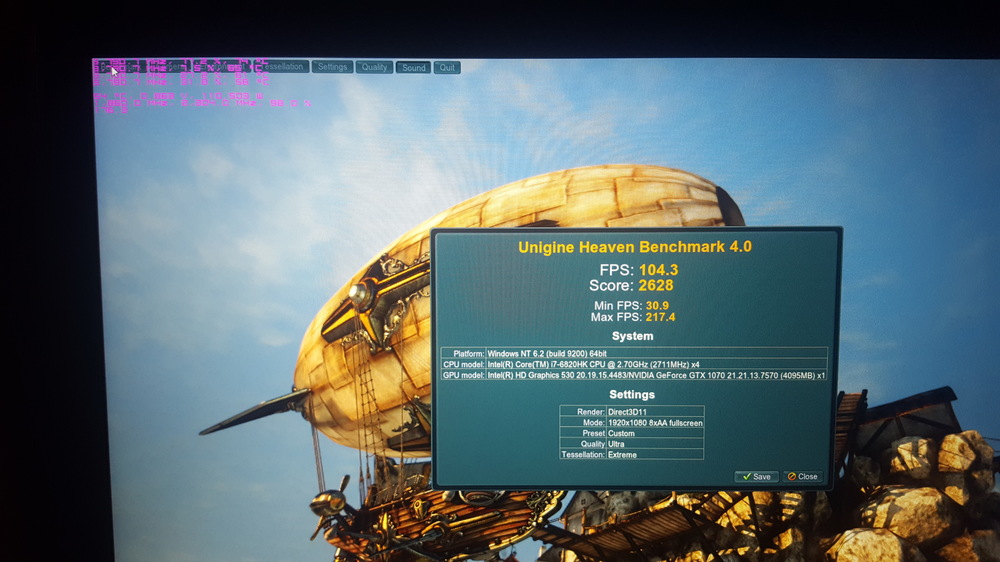Open the Settings menu in the top bar
1000x562 pixels.
pos(331,67)
